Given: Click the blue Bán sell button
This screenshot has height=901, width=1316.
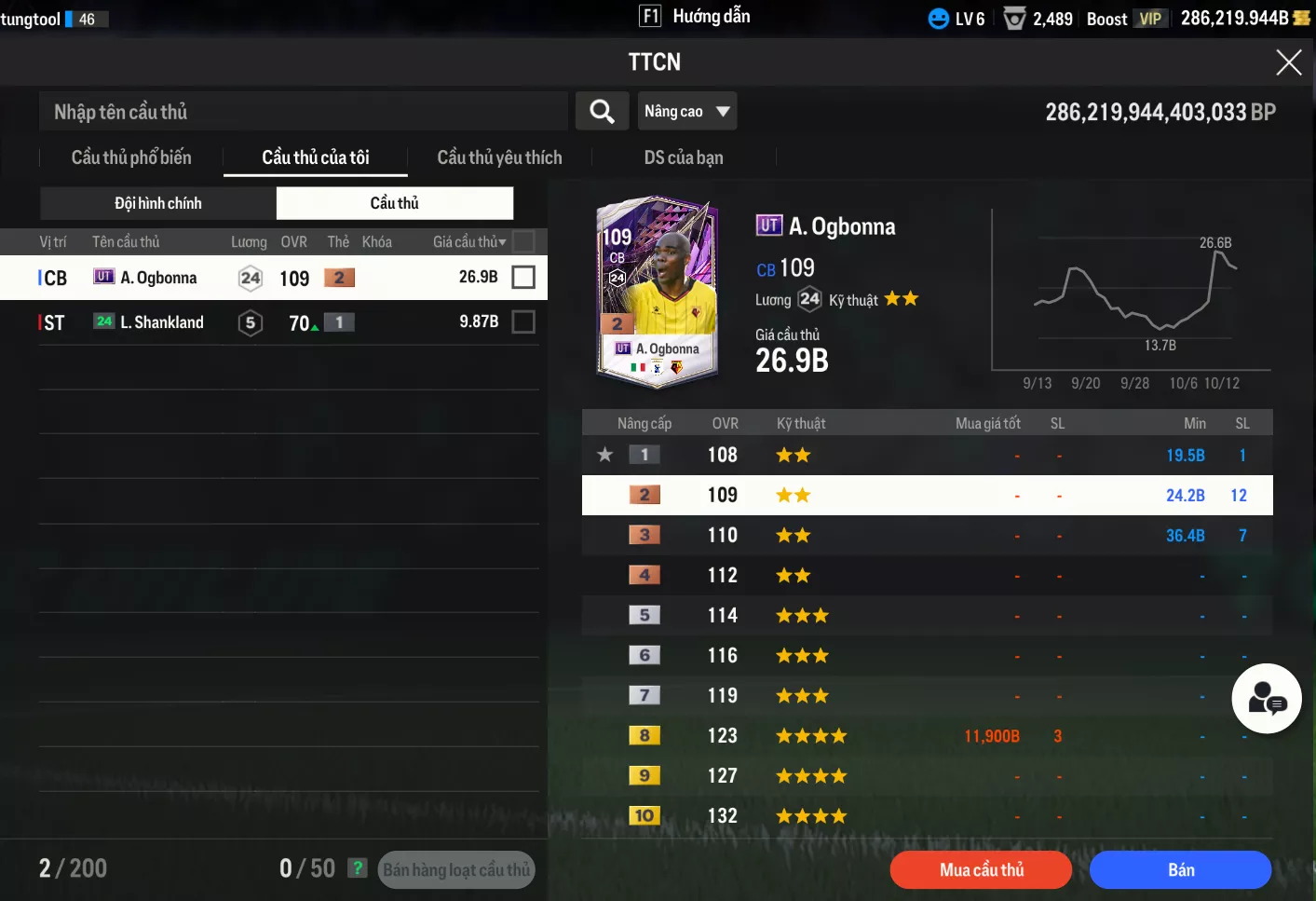Looking at the screenshot, I should [x=1180, y=870].
